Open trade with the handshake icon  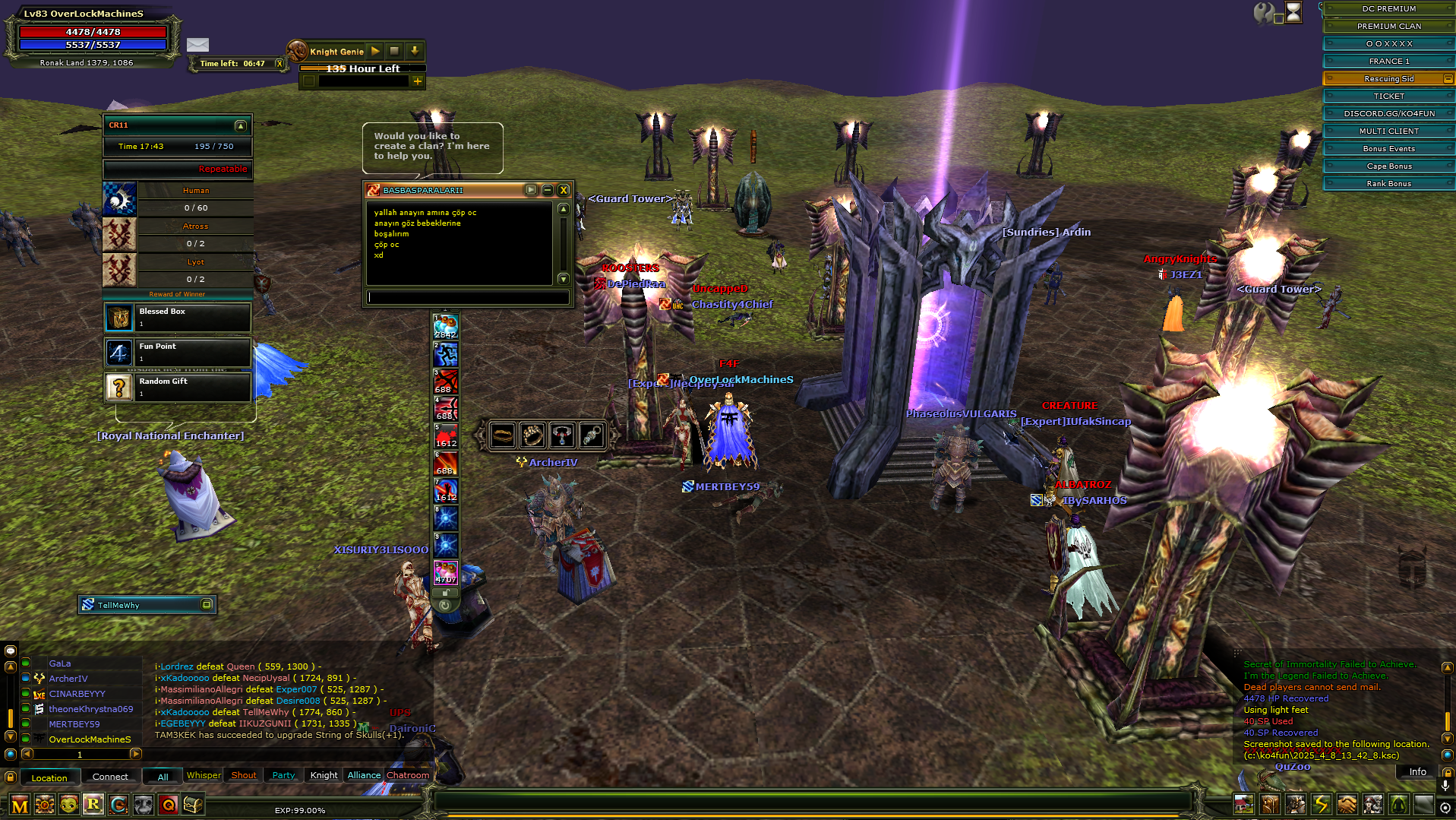point(1348,806)
